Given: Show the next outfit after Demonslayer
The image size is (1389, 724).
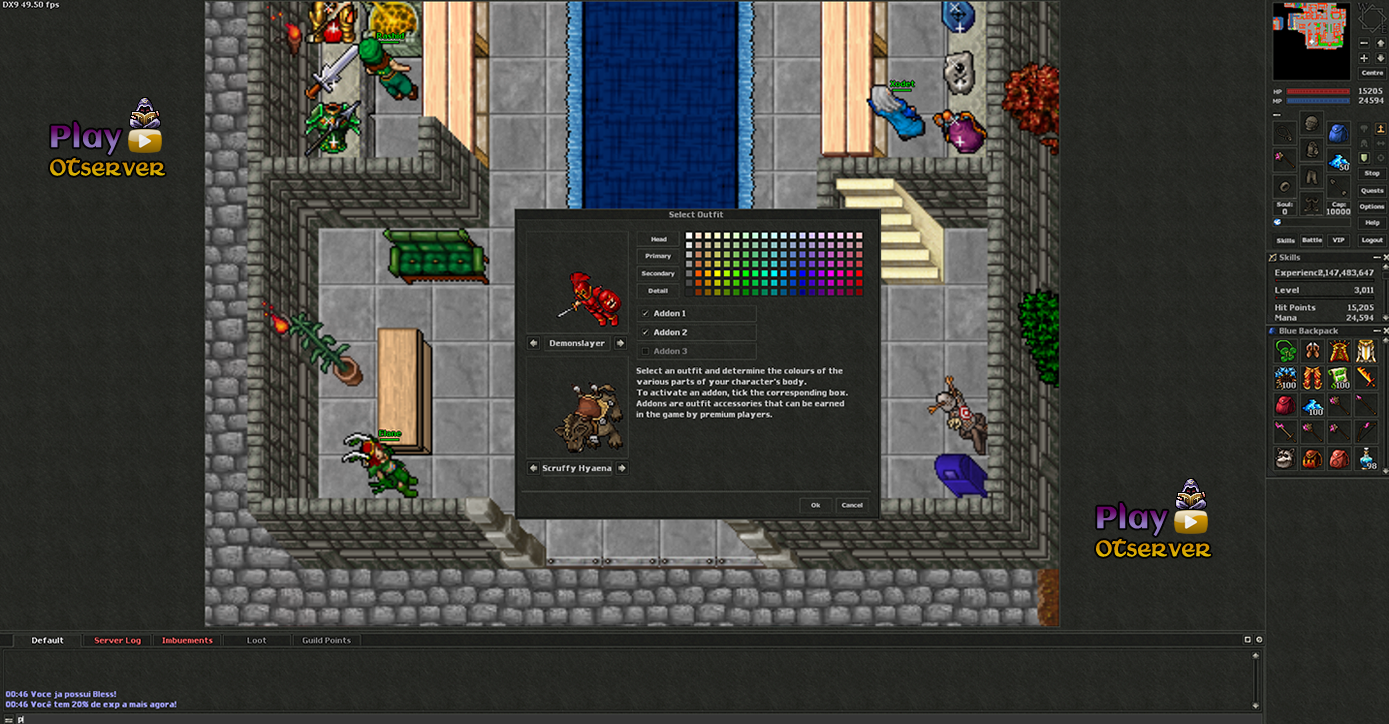Looking at the screenshot, I should (x=621, y=343).
